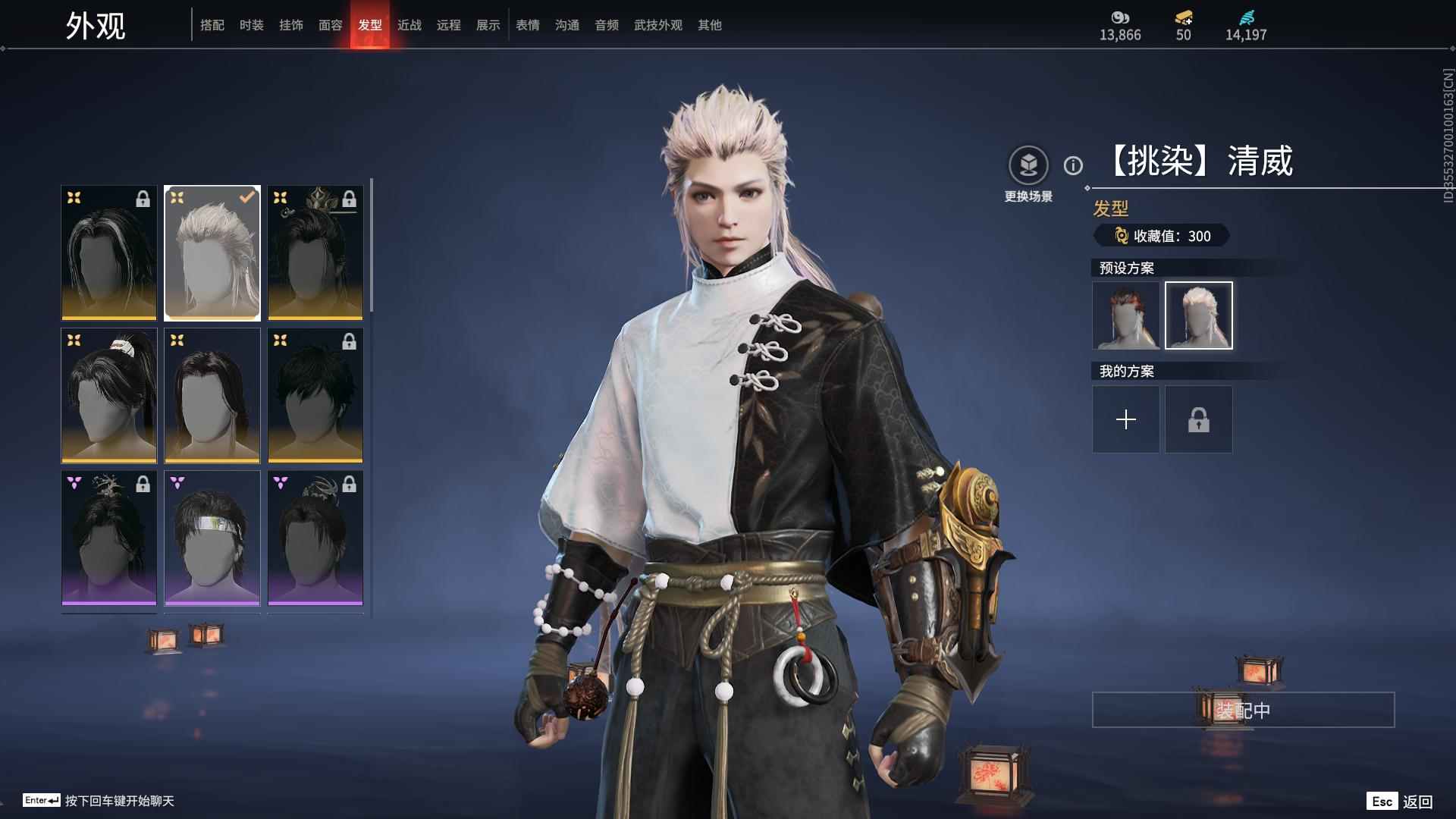Add a new custom scheme with plus
The height and width of the screenshot is (819, 1456).
[1126, 419]
